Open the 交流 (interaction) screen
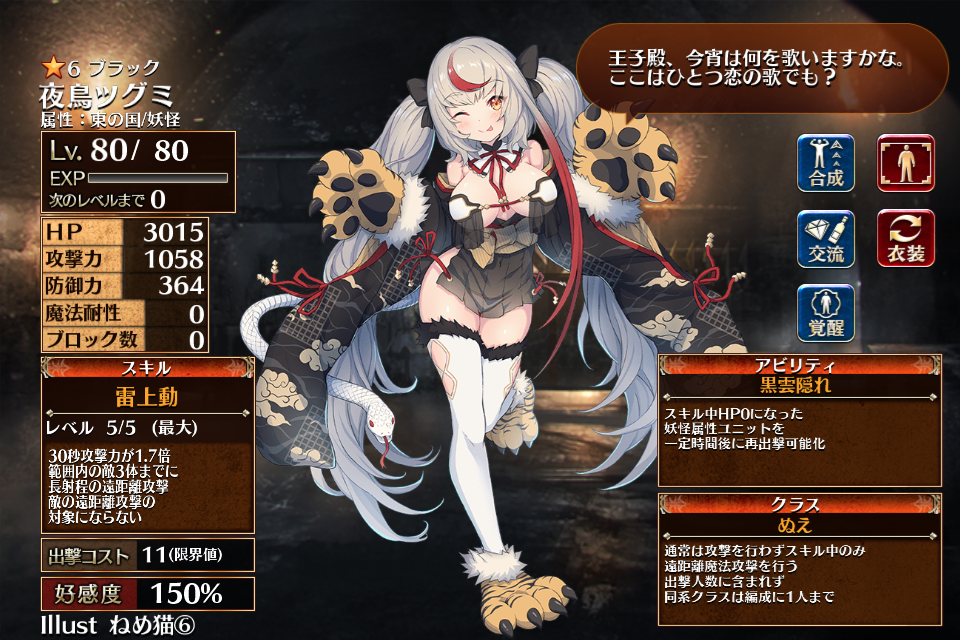 pos(826,238)
